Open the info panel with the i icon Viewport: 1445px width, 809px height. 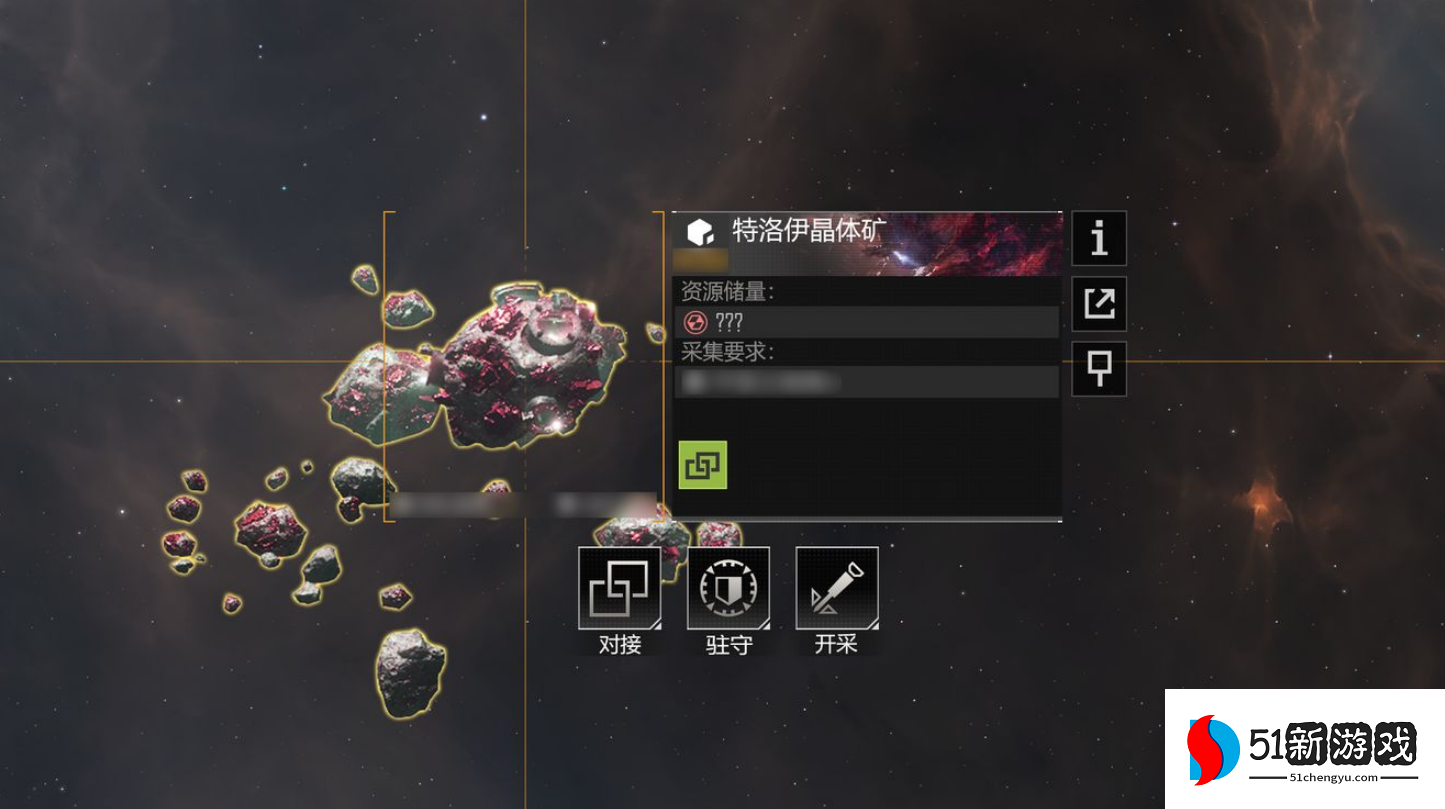point(1099,238)
